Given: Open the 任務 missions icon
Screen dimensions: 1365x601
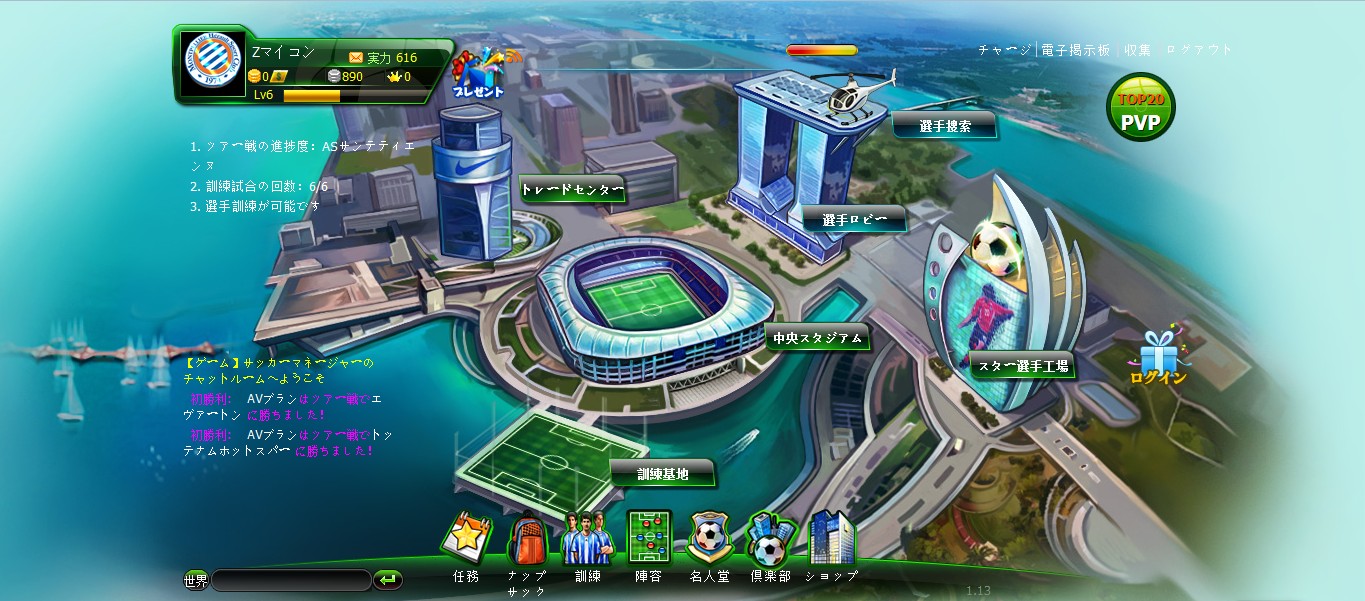Looking at the screenshot, I should [466, 540].
